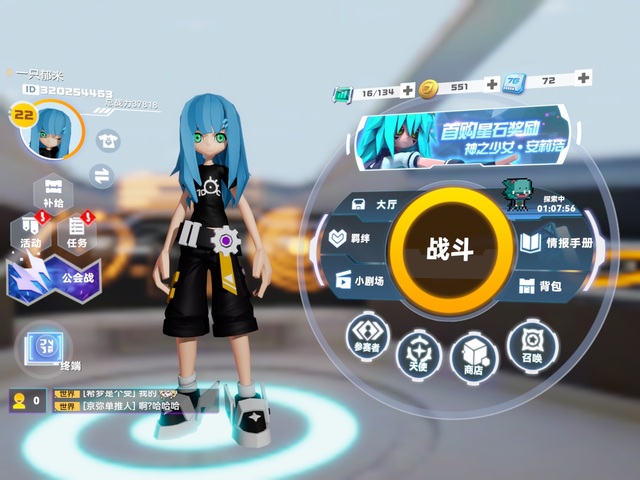Start a battle with the 战斗 button
640x480 pixels.
(x=449, y=247)
